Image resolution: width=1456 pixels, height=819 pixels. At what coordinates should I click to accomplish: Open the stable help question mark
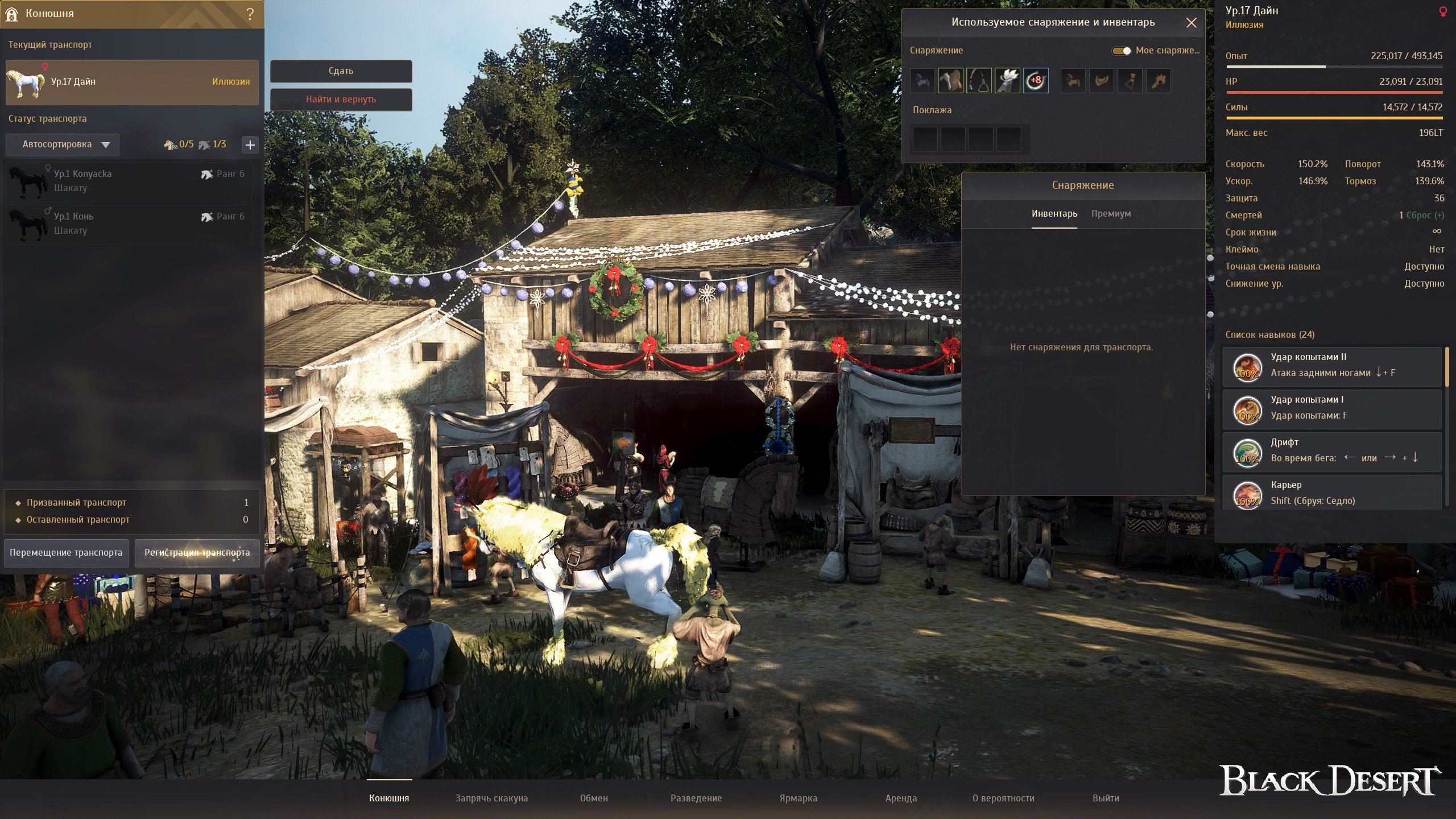[x=250, y=14]
